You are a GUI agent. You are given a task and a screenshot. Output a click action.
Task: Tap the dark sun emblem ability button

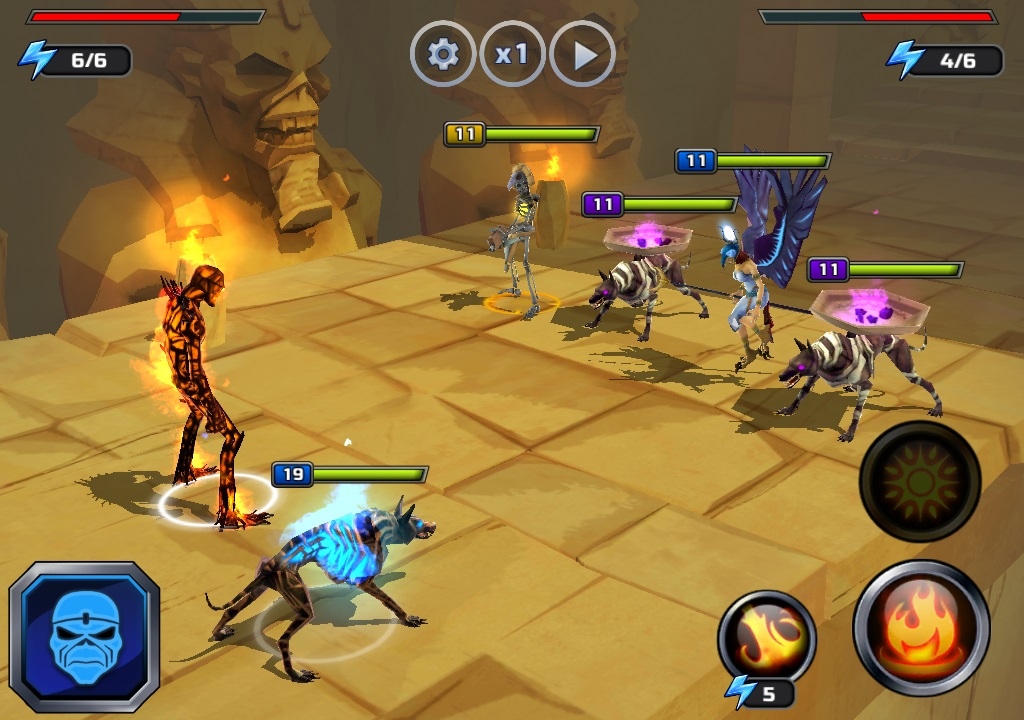coord(920,481)
